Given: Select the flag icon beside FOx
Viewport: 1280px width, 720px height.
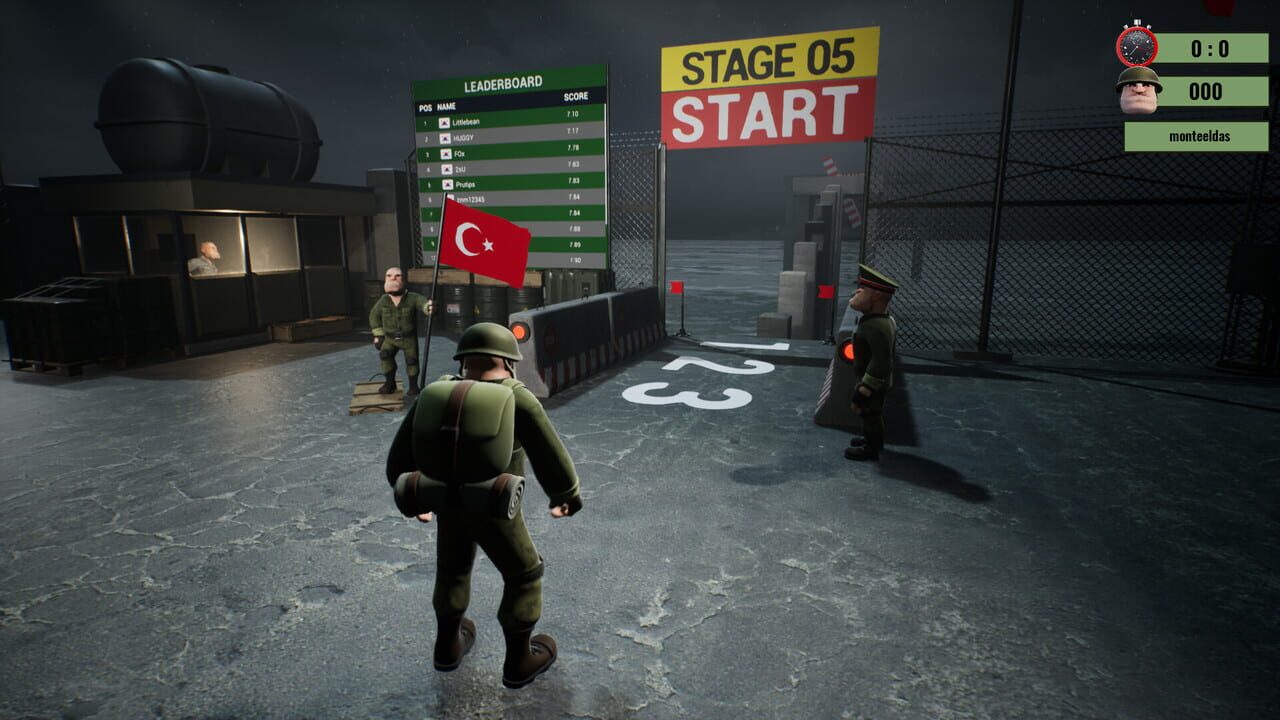Looking at the screenshot, I should point(446,154).
